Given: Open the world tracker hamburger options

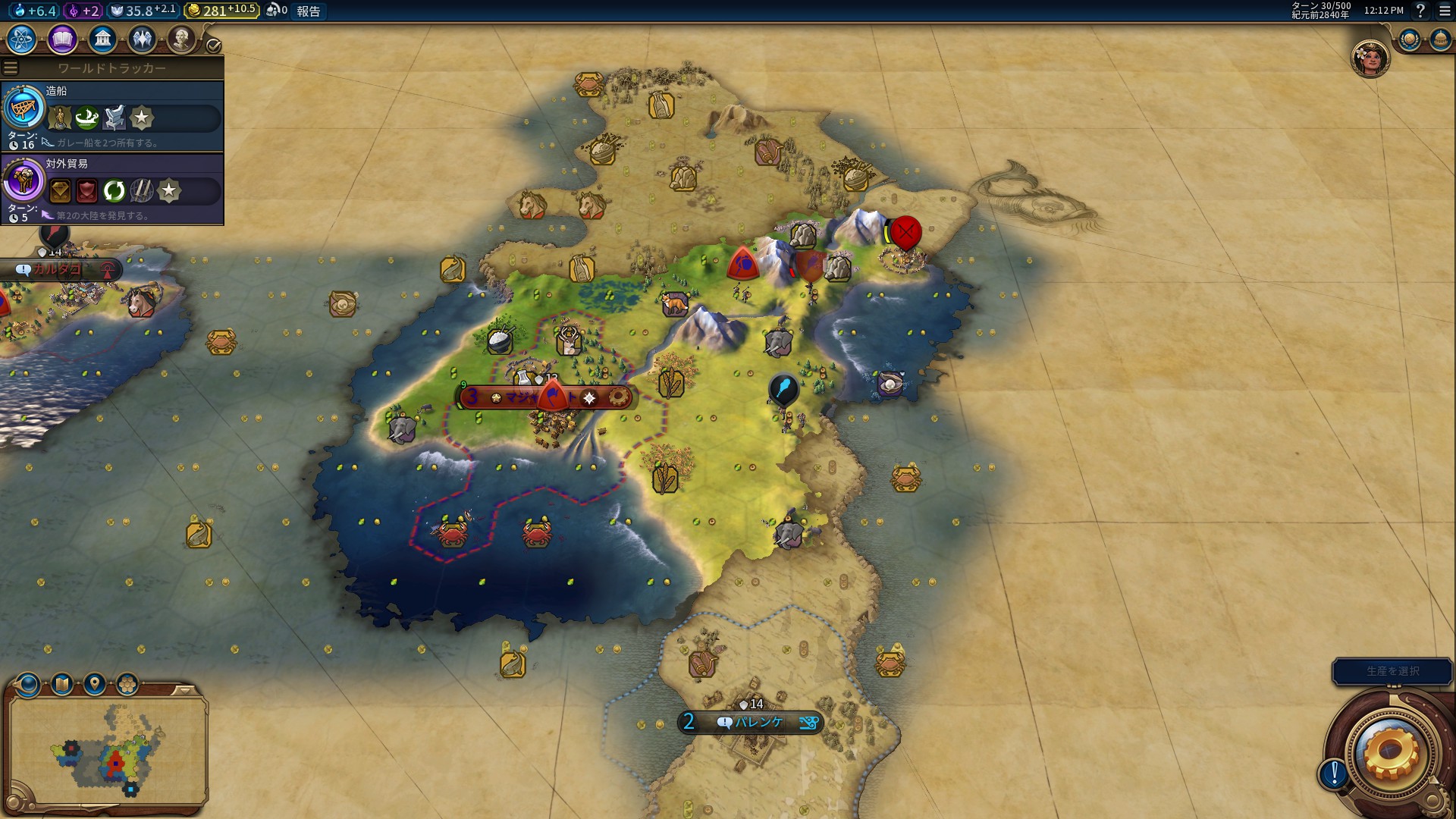Looking at the screenshot, I should [x=11, y=67].
